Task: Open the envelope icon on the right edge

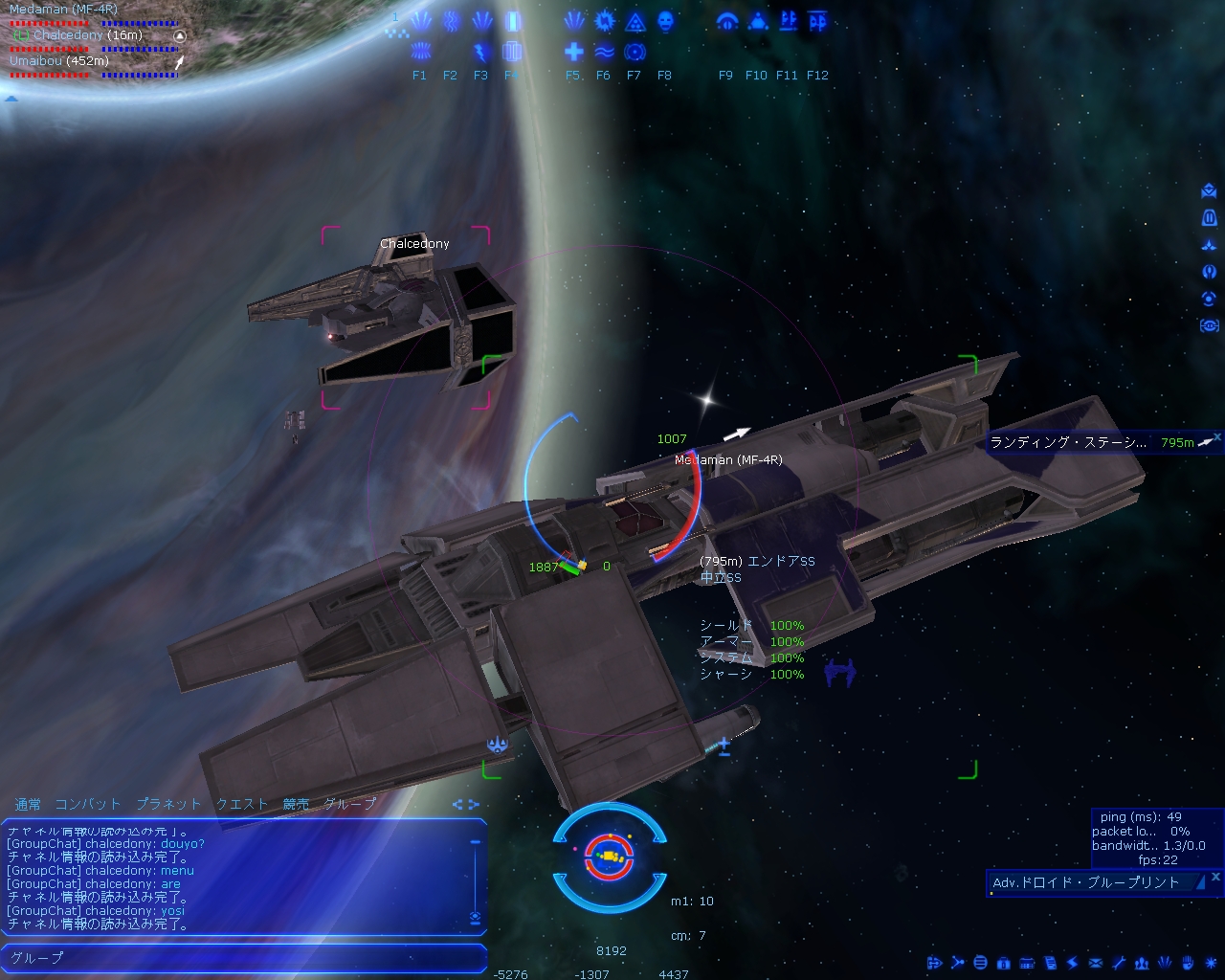Action: click(1209, 191)
